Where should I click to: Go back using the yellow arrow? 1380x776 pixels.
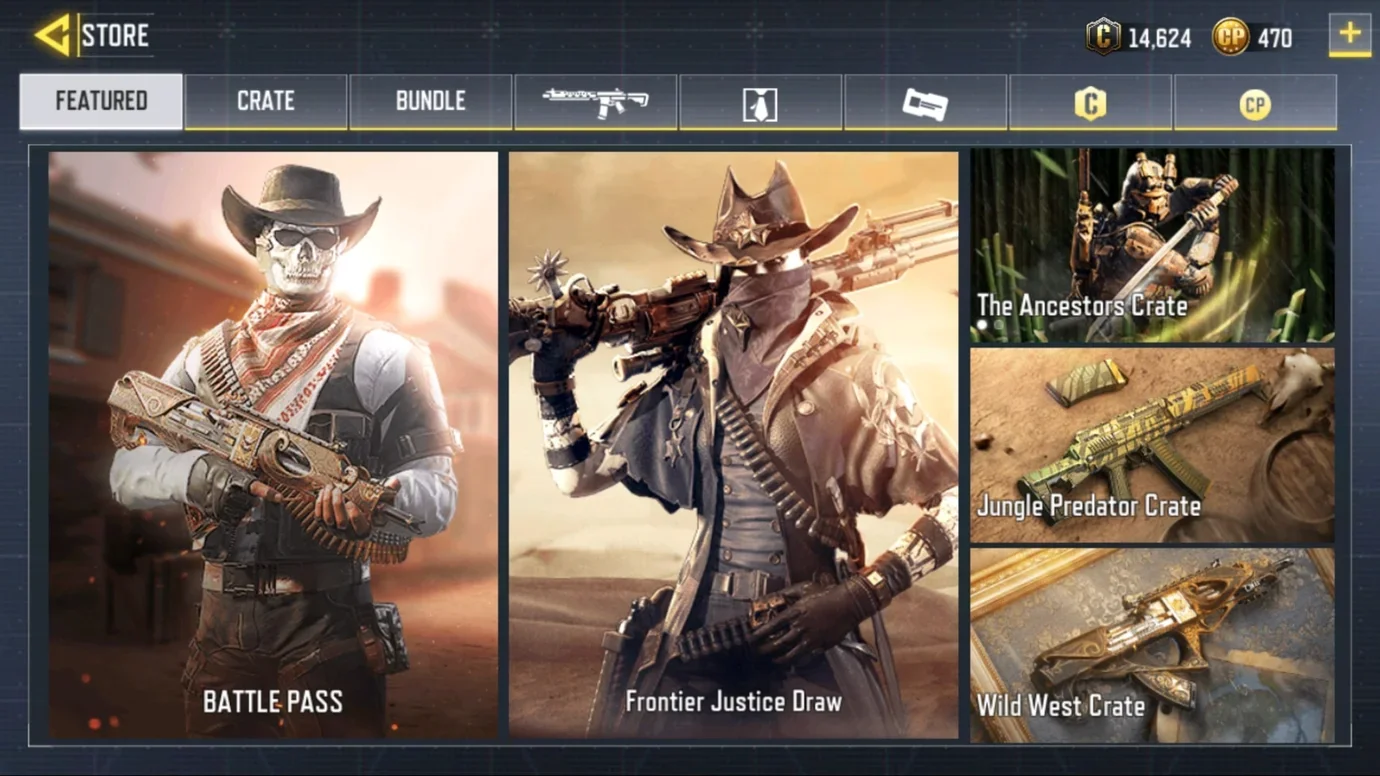(x=52, y=36)
